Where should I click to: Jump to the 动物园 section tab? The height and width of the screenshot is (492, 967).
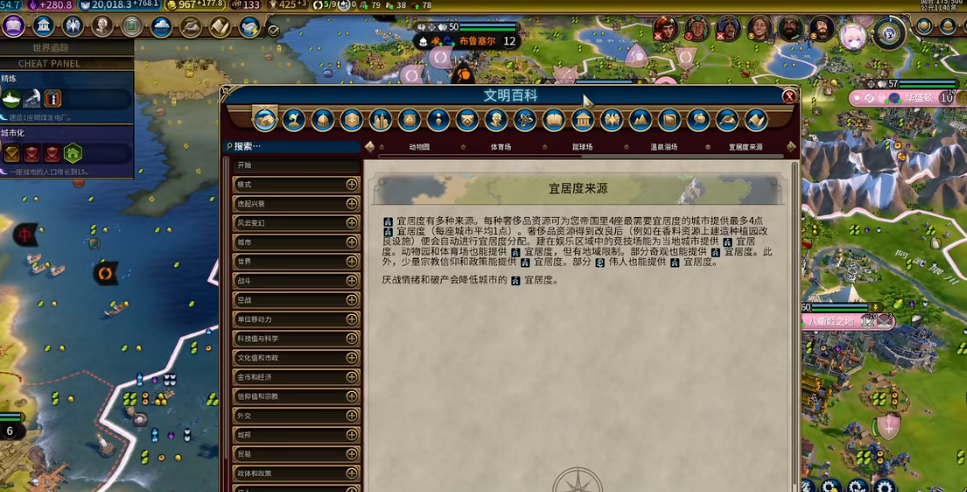pos(419,147)
